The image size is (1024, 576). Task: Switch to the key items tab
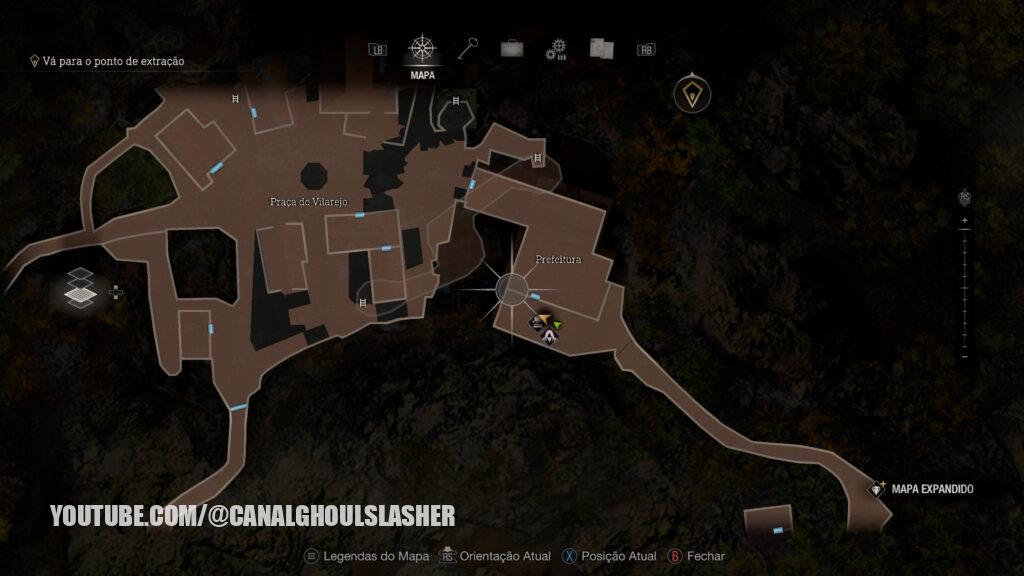[x=468, y=48]
